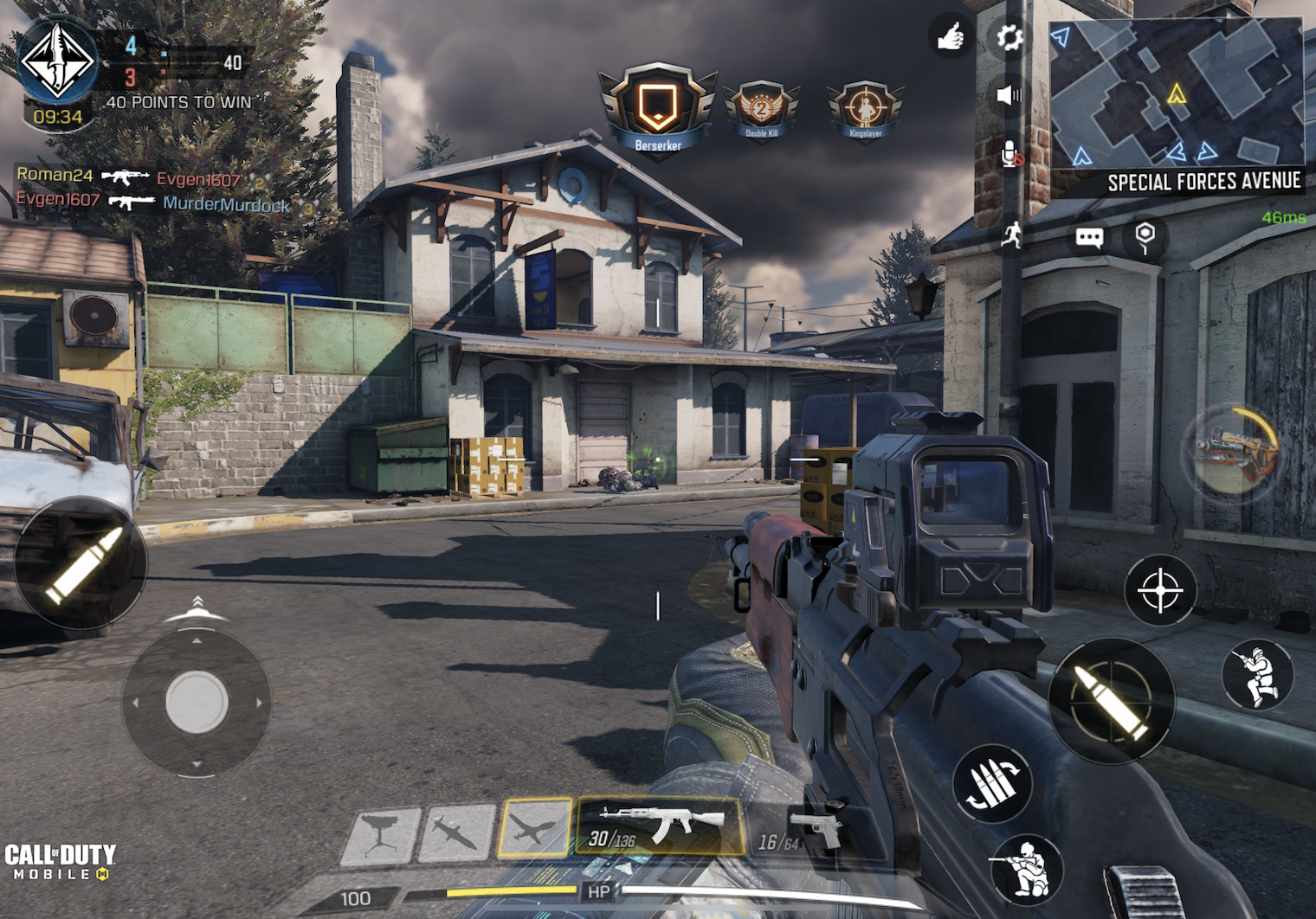
Task: Toggle the speaker audio icon
Action: tap(1009, 94)
